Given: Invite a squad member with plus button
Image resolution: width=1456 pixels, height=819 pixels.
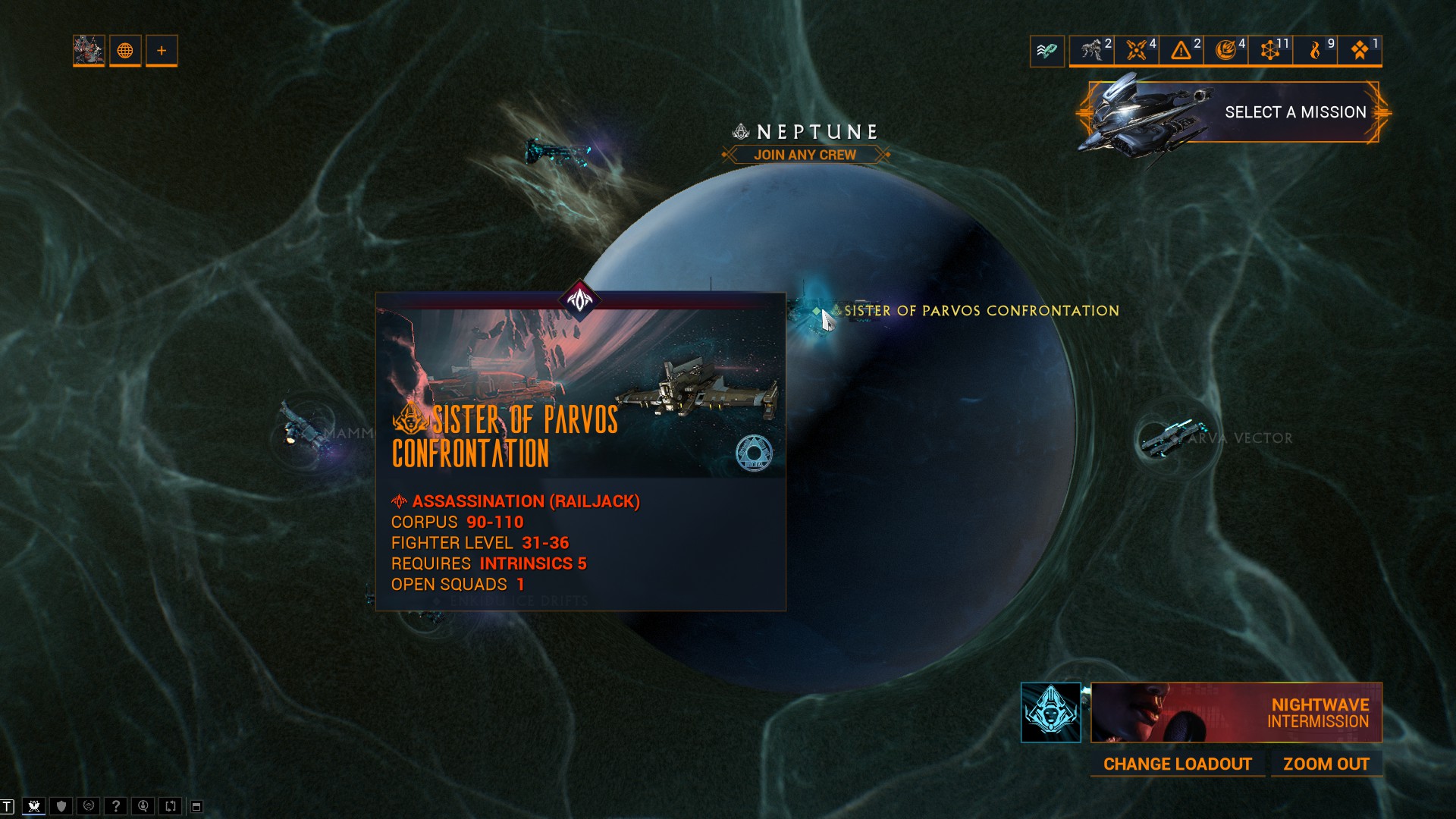Looking at the screenshot, I should (162, 51).
